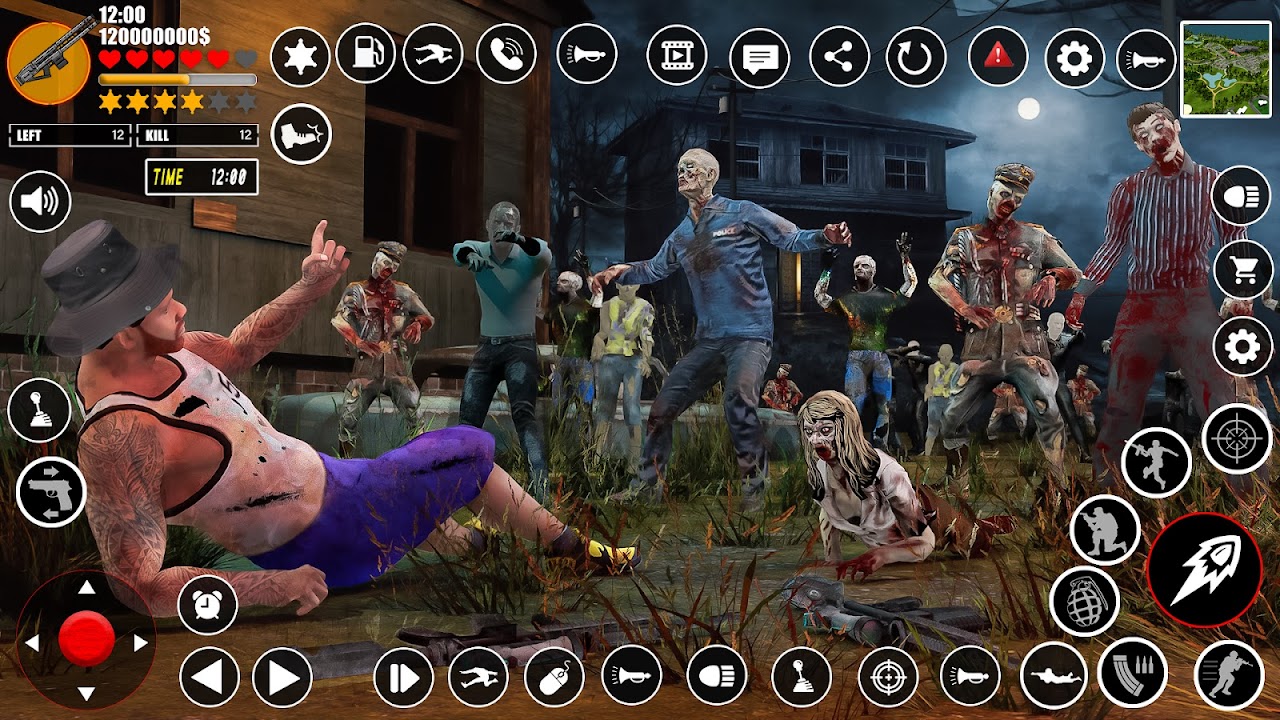Hit the circular restart arrow

click(915, 57)
